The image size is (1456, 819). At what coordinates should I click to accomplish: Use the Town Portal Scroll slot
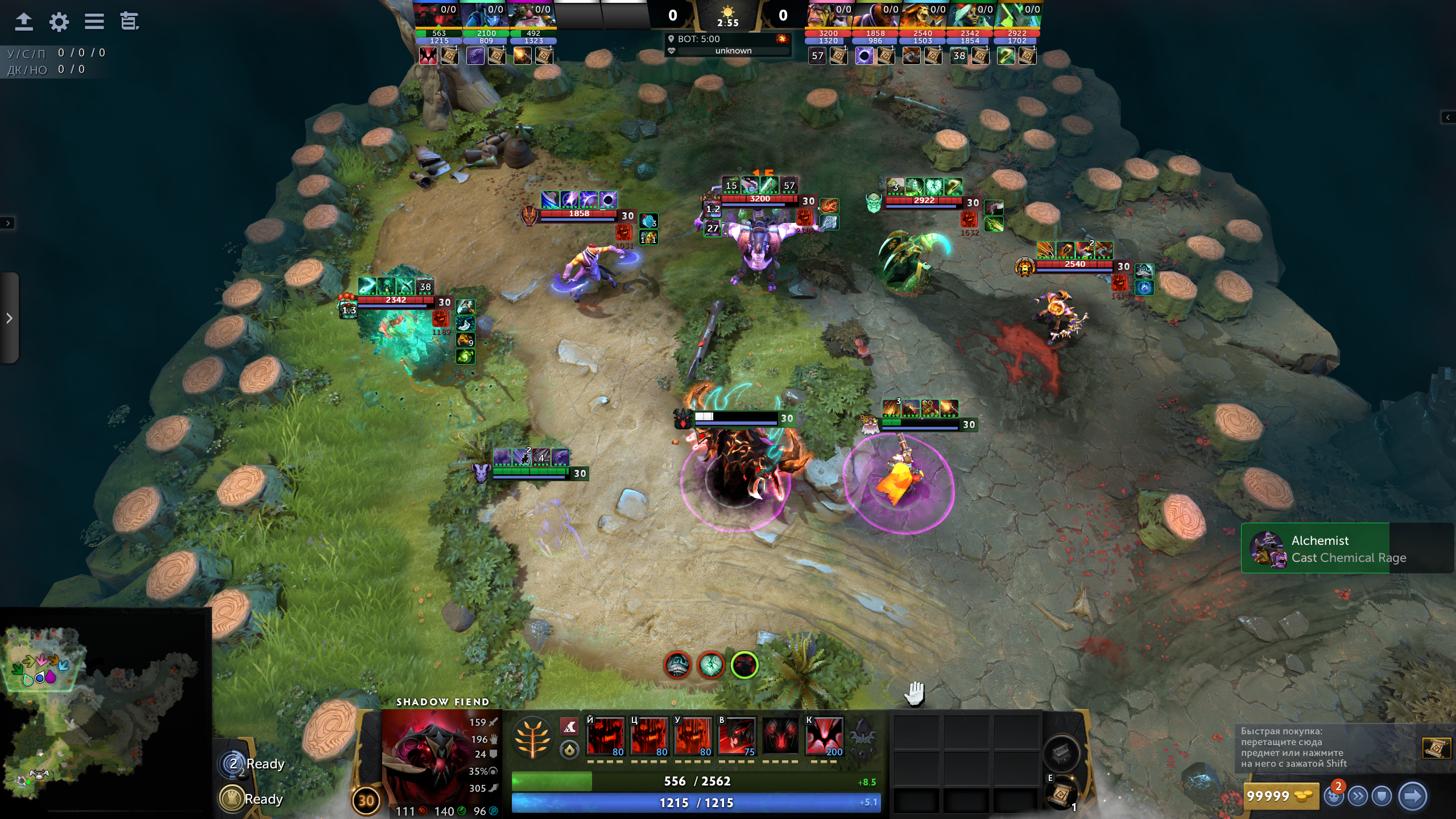click(1061, 794)
